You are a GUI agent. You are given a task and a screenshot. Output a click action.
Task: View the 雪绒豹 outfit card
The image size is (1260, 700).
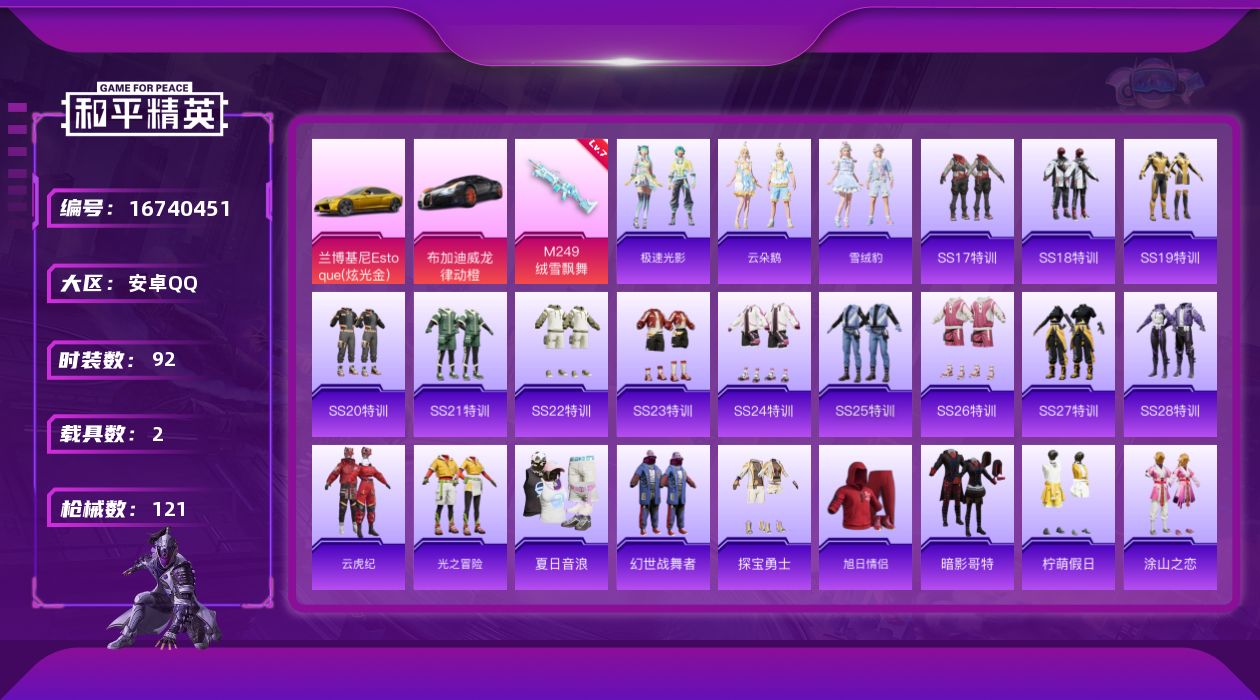tap(865, 211)
